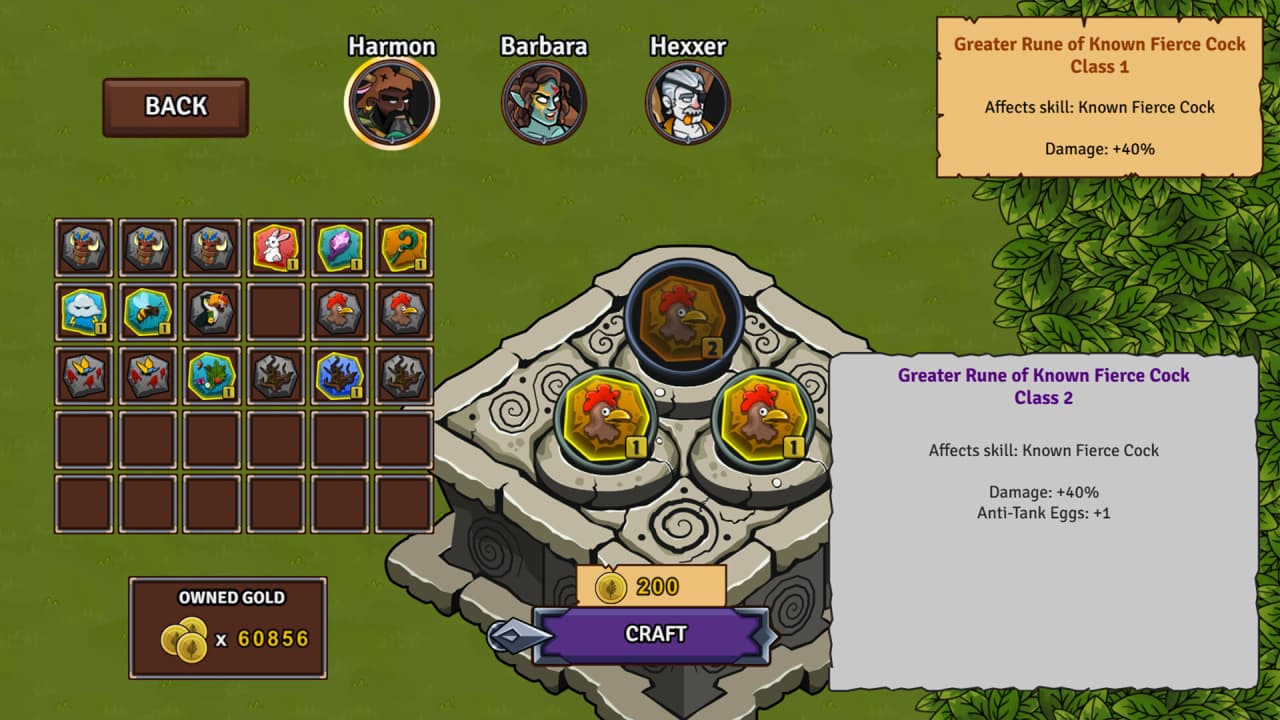
Task: Choose the Hexxer character portrait
Action: pyautogui.click(x=688, y=103)
